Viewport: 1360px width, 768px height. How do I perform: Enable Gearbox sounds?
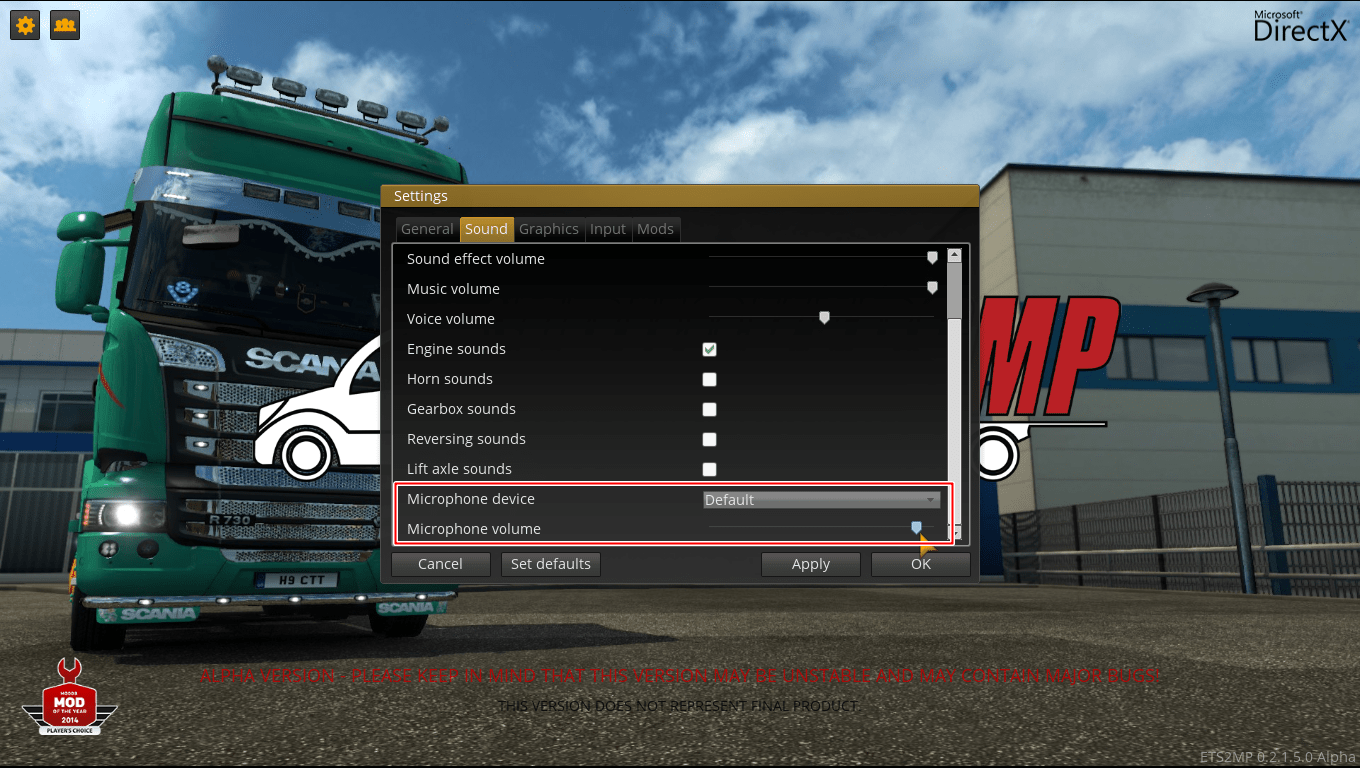click(709, 409)
